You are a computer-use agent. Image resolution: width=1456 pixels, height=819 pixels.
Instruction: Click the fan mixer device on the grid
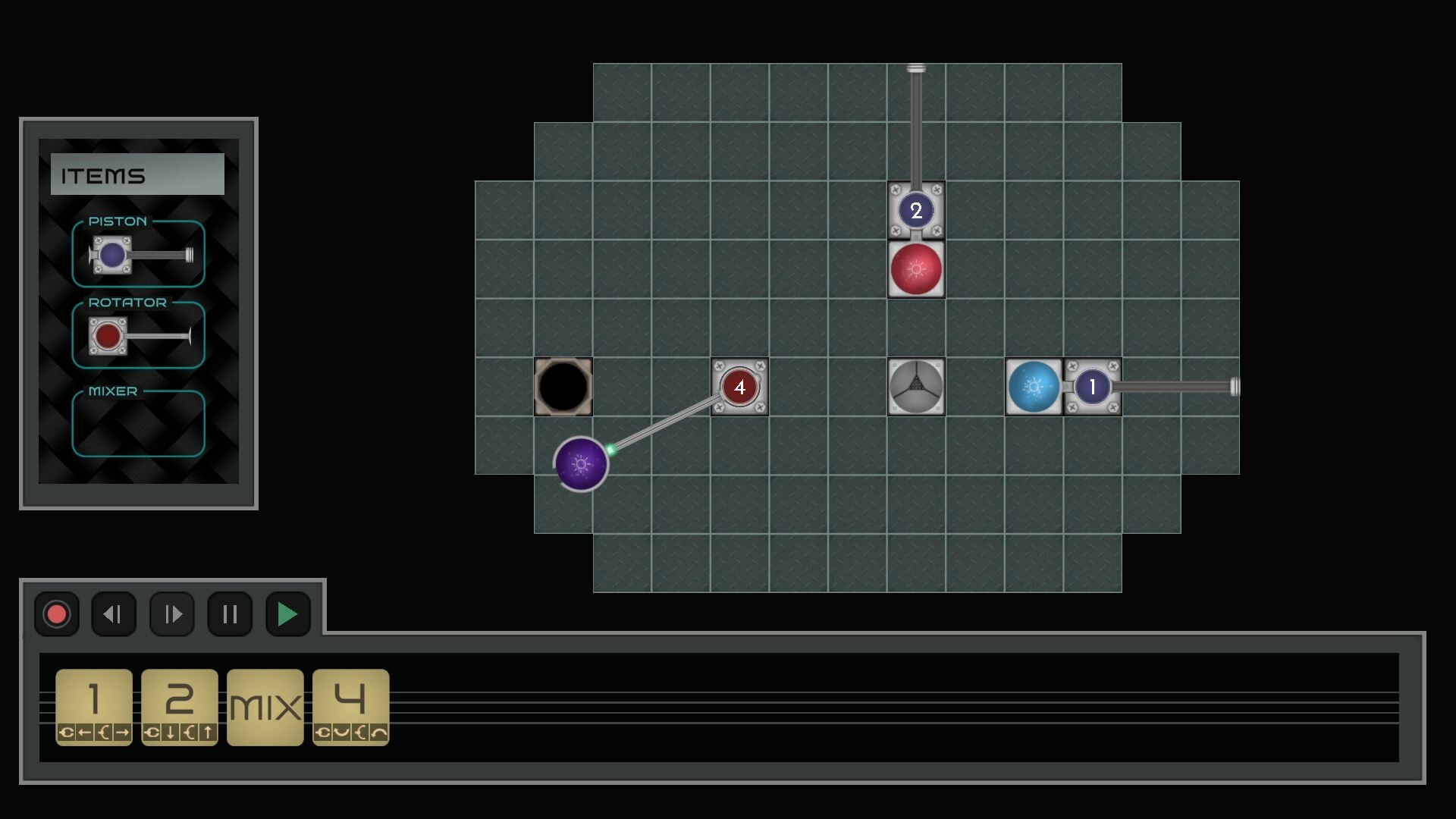916,387
